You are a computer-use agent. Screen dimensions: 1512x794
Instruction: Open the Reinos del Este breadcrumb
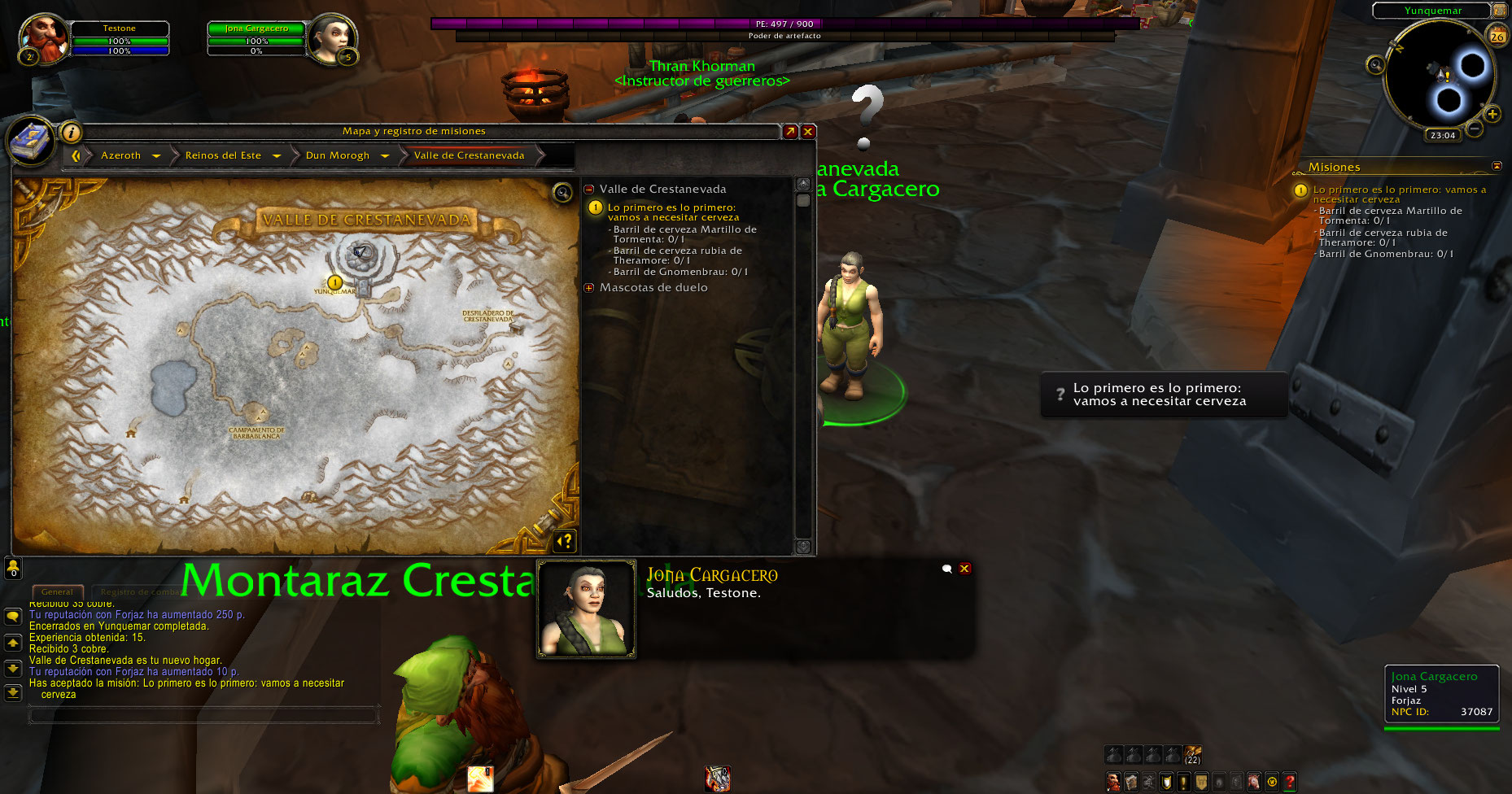coord(223,155)
